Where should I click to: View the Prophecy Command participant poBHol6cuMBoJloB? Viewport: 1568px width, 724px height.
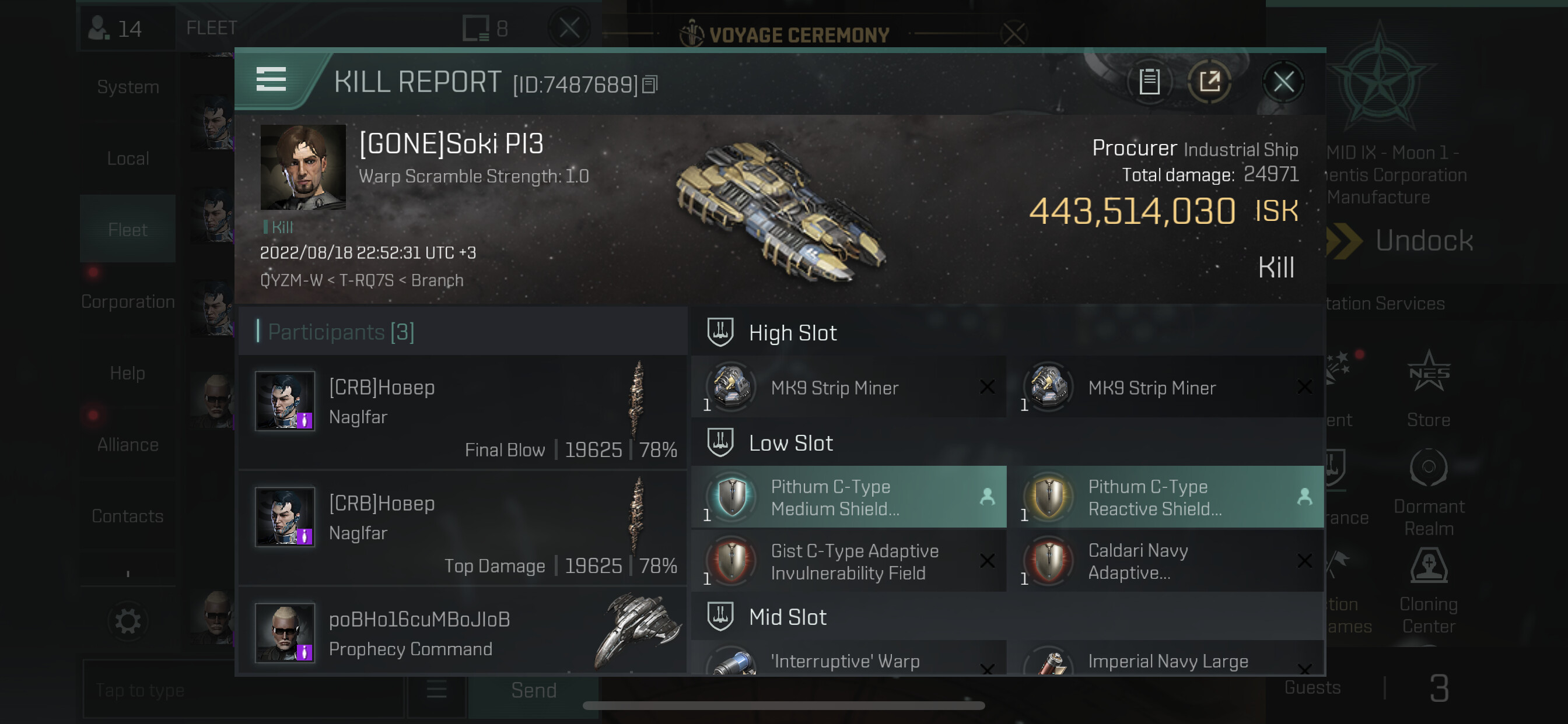[463, 633]
